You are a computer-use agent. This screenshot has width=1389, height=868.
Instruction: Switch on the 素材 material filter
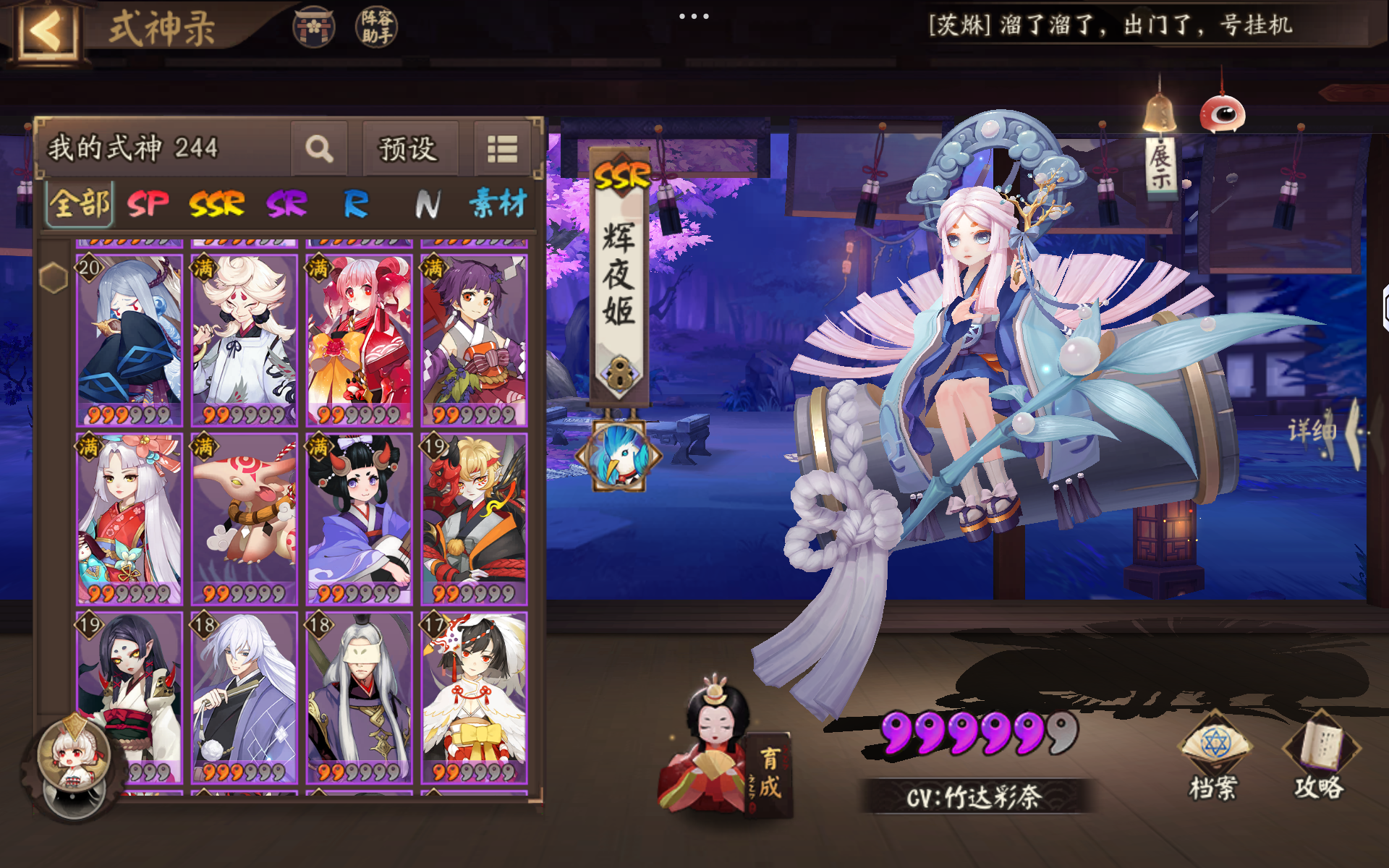tap(499, 205)
